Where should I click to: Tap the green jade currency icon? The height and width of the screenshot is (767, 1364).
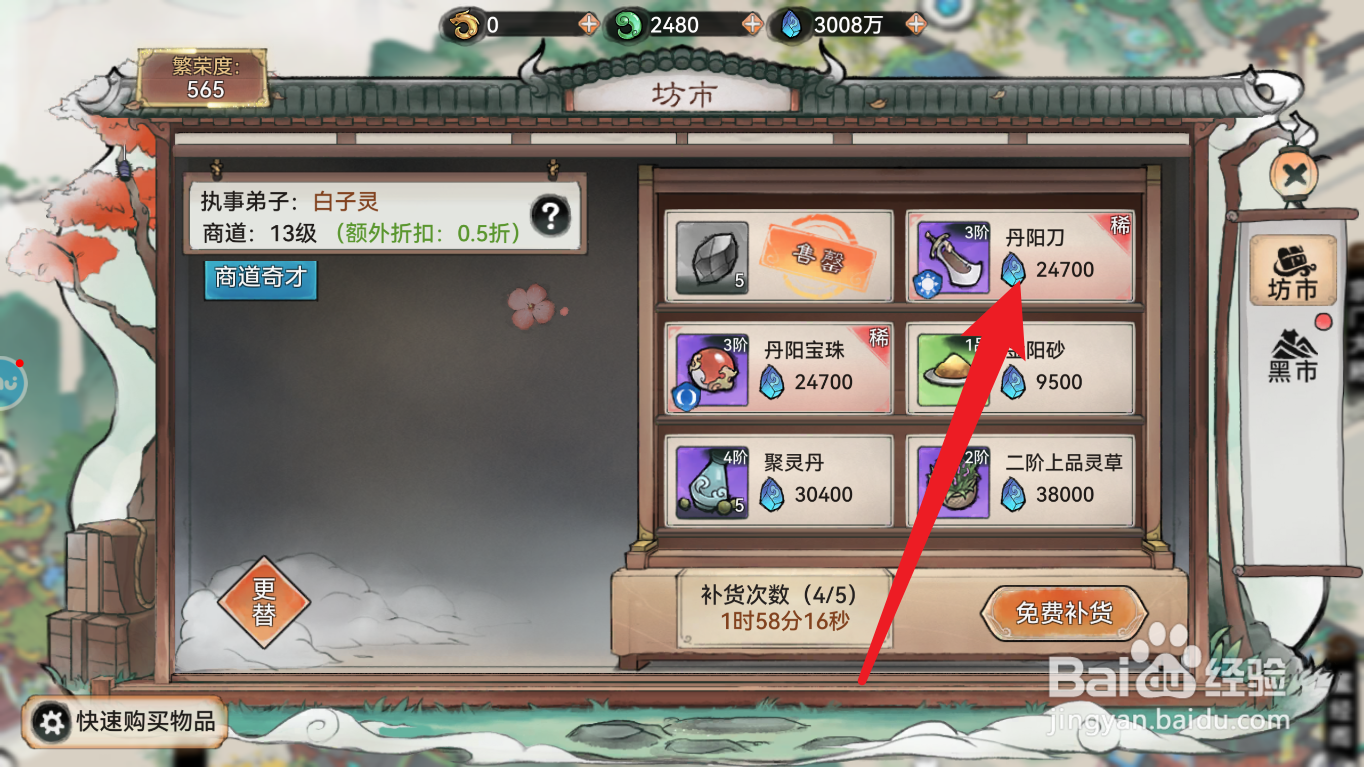coord(628,24)
